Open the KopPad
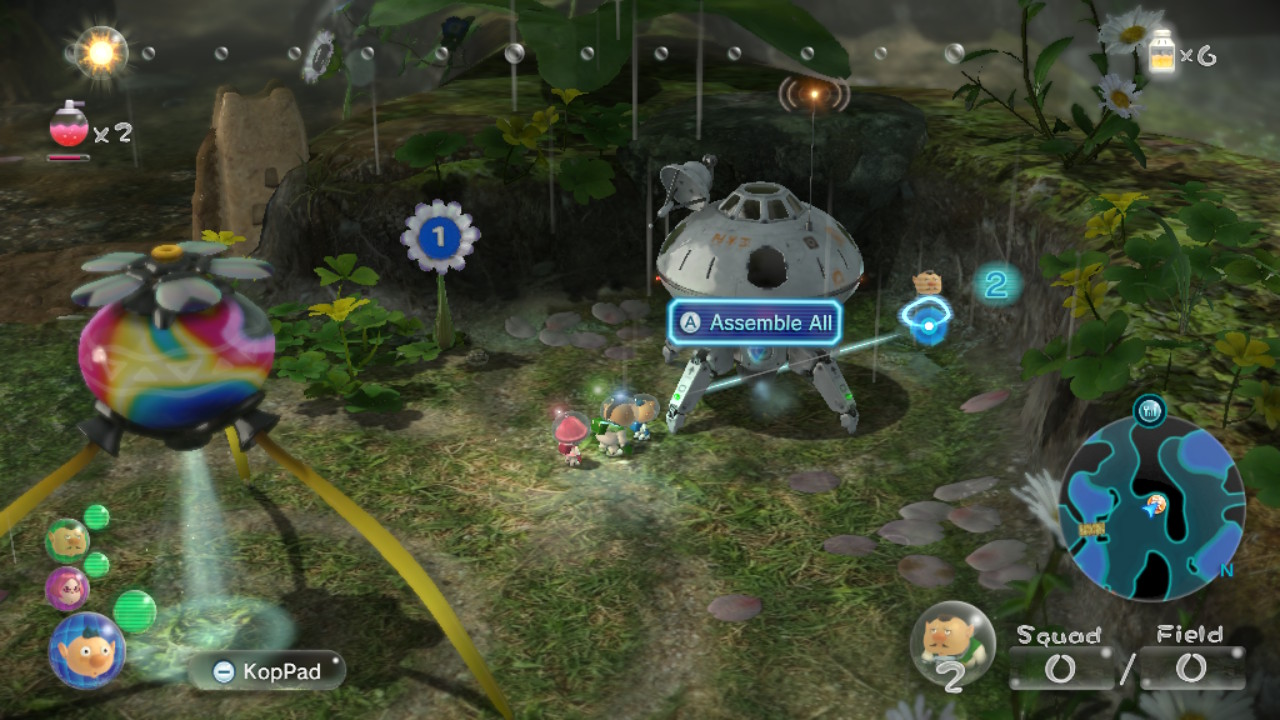 click(x=267, y=671)
